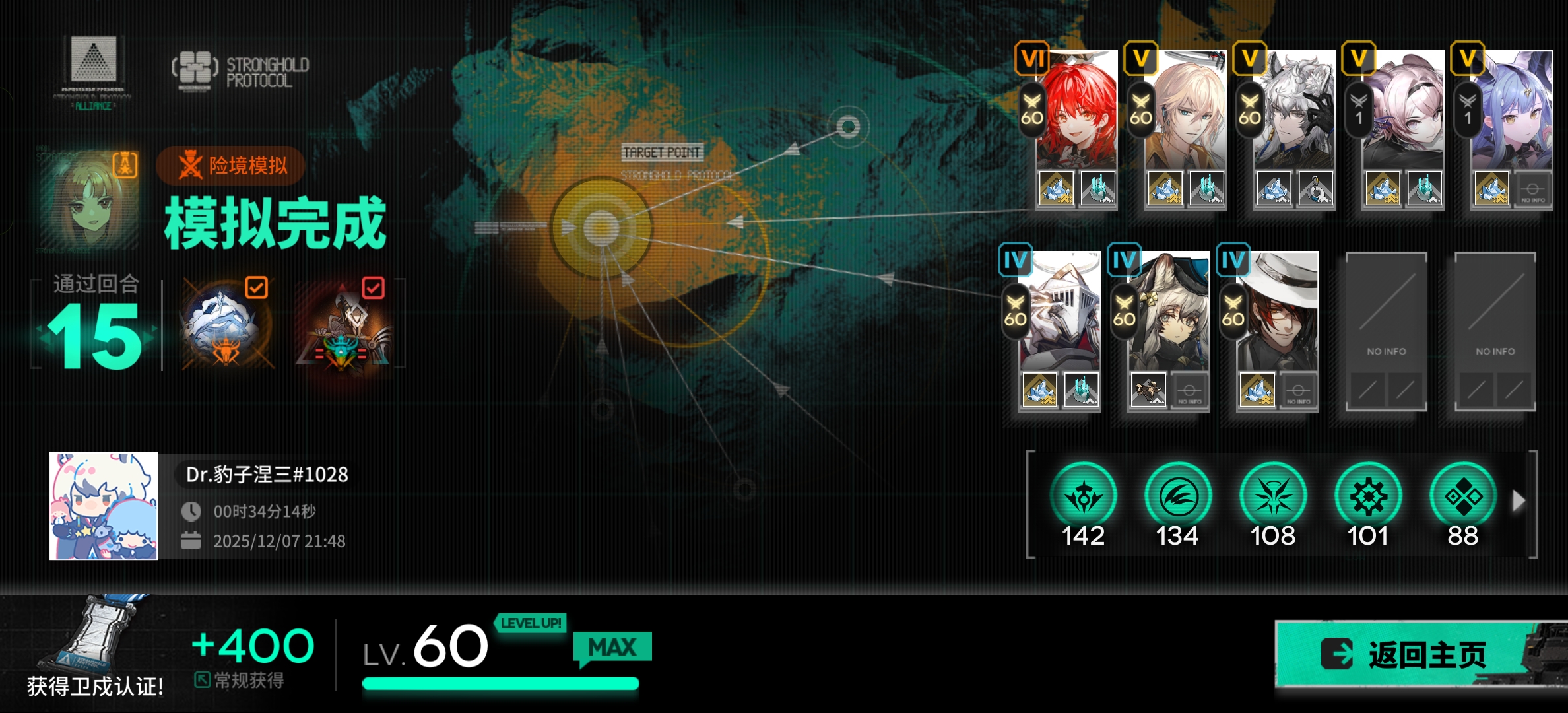1568x713 pixels.
Task: Select the blonde tier V operator card
Action: (x=1185, y=112)
